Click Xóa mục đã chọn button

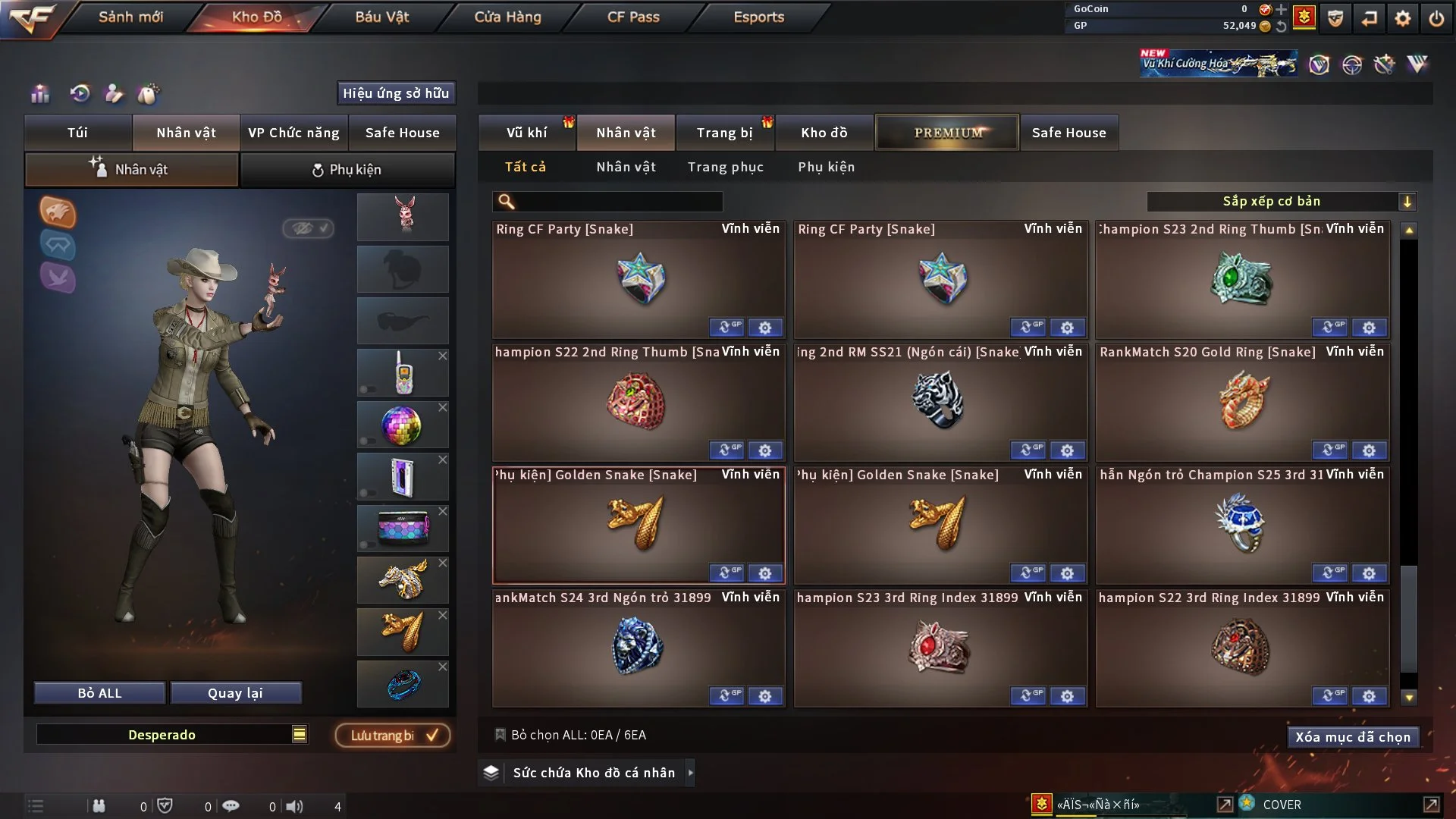1352,737
